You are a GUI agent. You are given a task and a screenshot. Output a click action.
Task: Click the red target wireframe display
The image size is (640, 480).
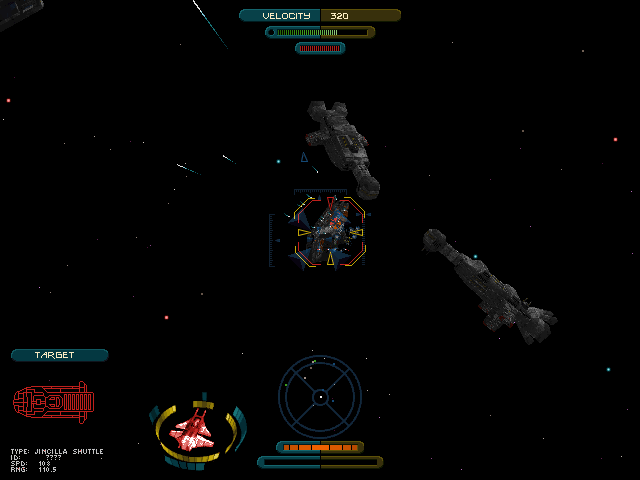[x=54, y=402]
